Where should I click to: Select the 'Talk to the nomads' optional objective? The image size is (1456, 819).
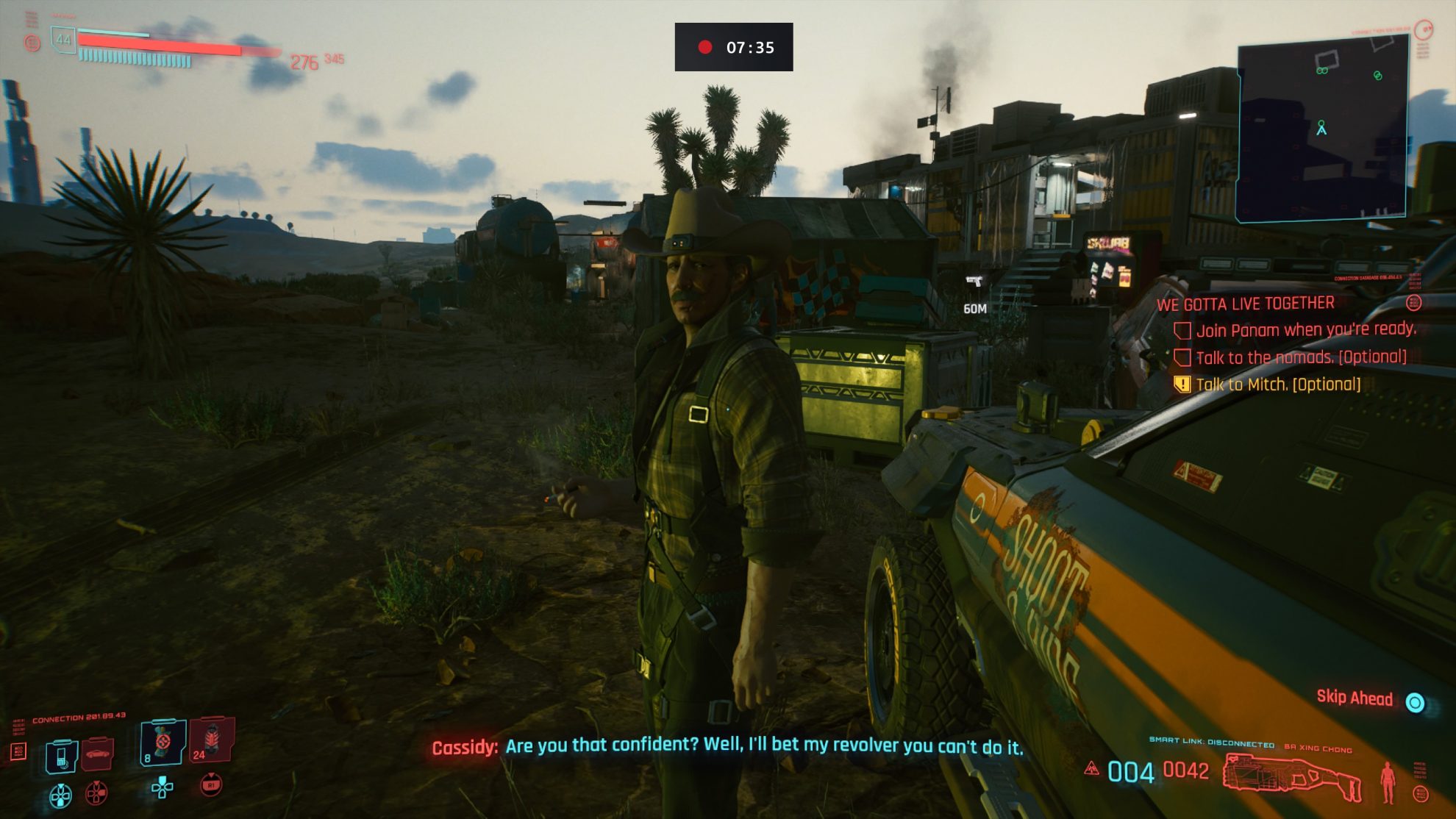(x=1300, y=357)
